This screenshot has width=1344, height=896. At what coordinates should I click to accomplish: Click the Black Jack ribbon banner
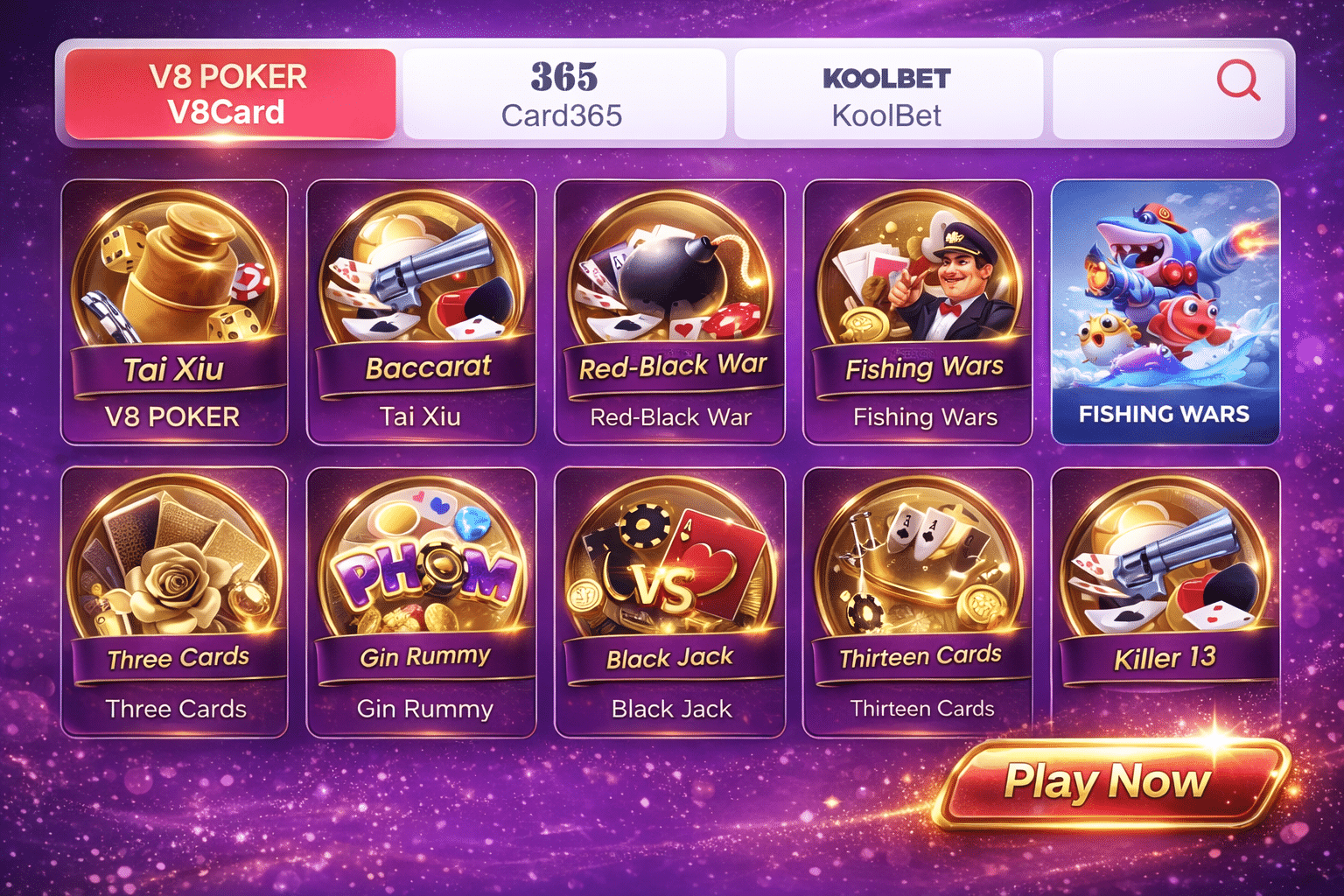[670, 658]
